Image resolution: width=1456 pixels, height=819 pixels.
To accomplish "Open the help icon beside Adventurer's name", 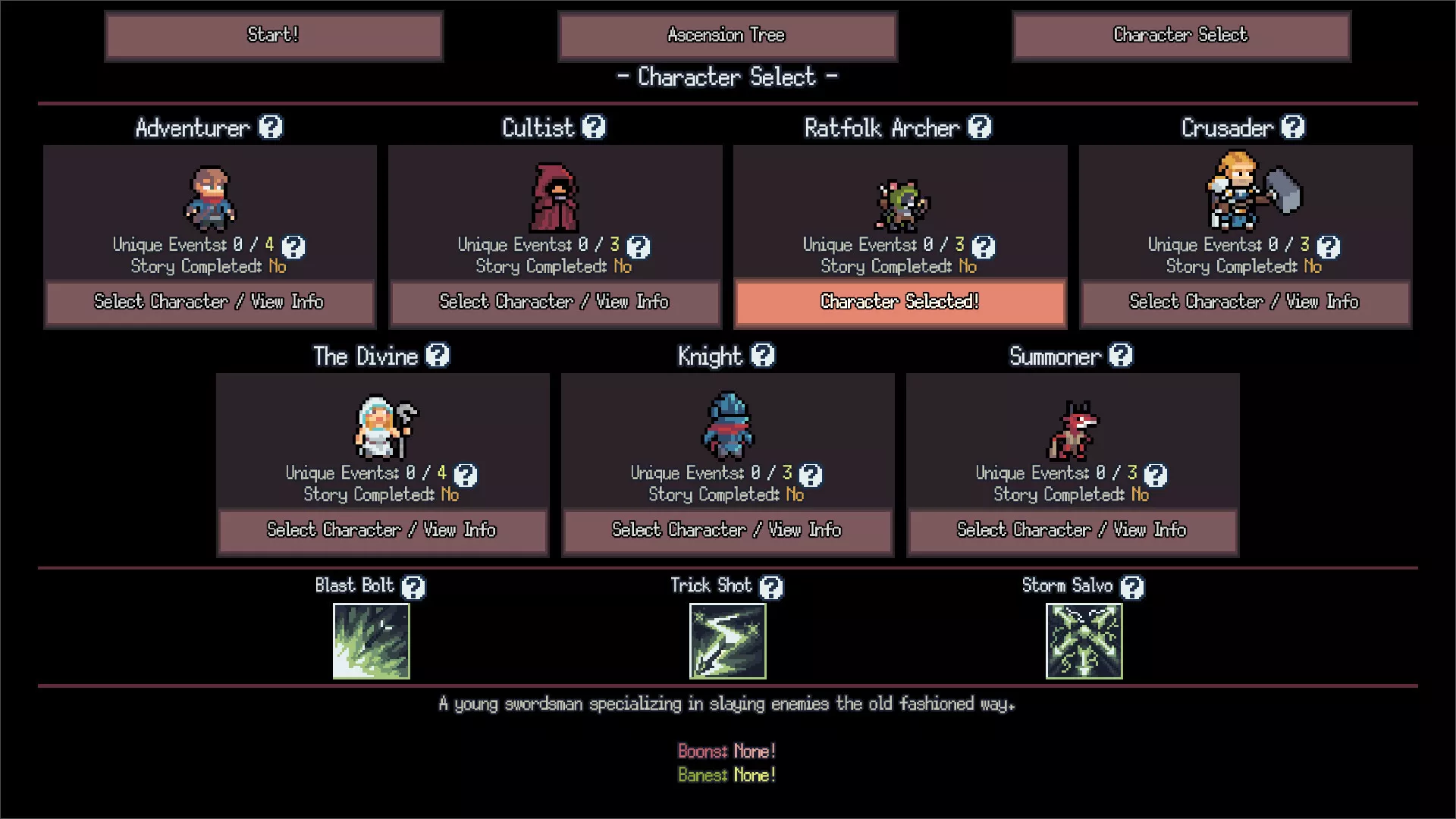I will pyautogui.click(x=271, y=127).
